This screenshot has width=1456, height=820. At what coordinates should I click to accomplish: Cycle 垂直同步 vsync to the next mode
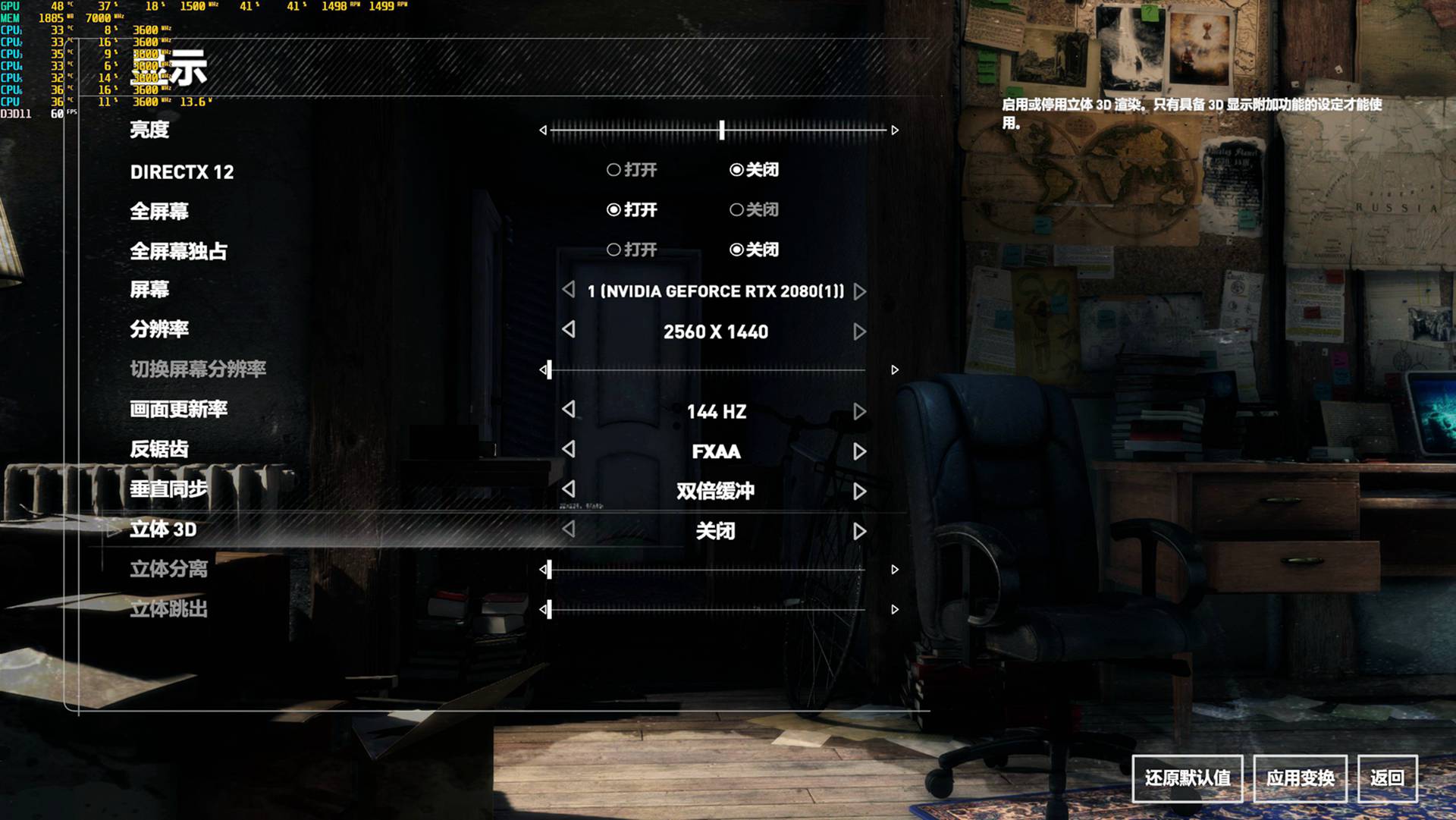click(x=859, y=492)
